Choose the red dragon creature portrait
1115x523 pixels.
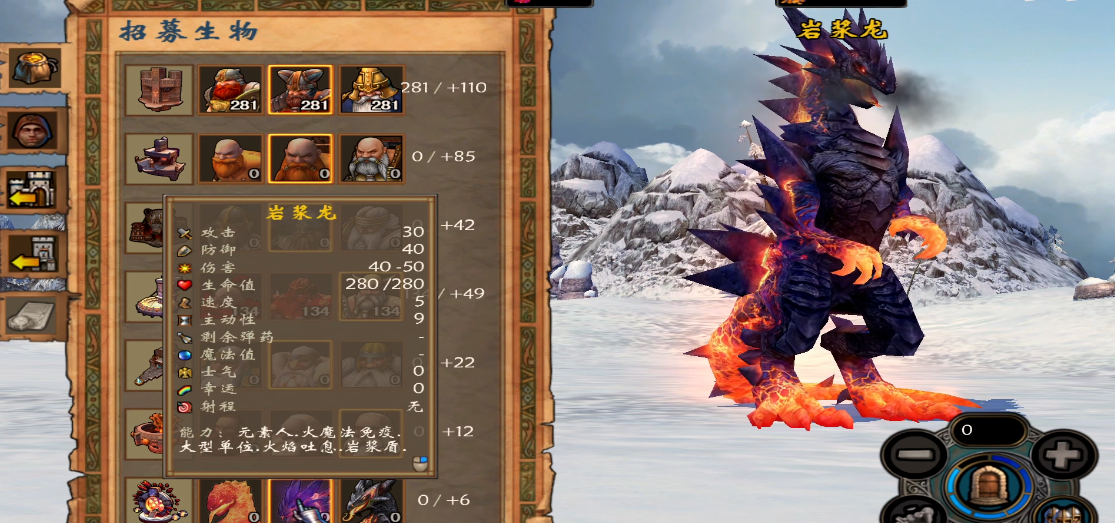(230, 501)
